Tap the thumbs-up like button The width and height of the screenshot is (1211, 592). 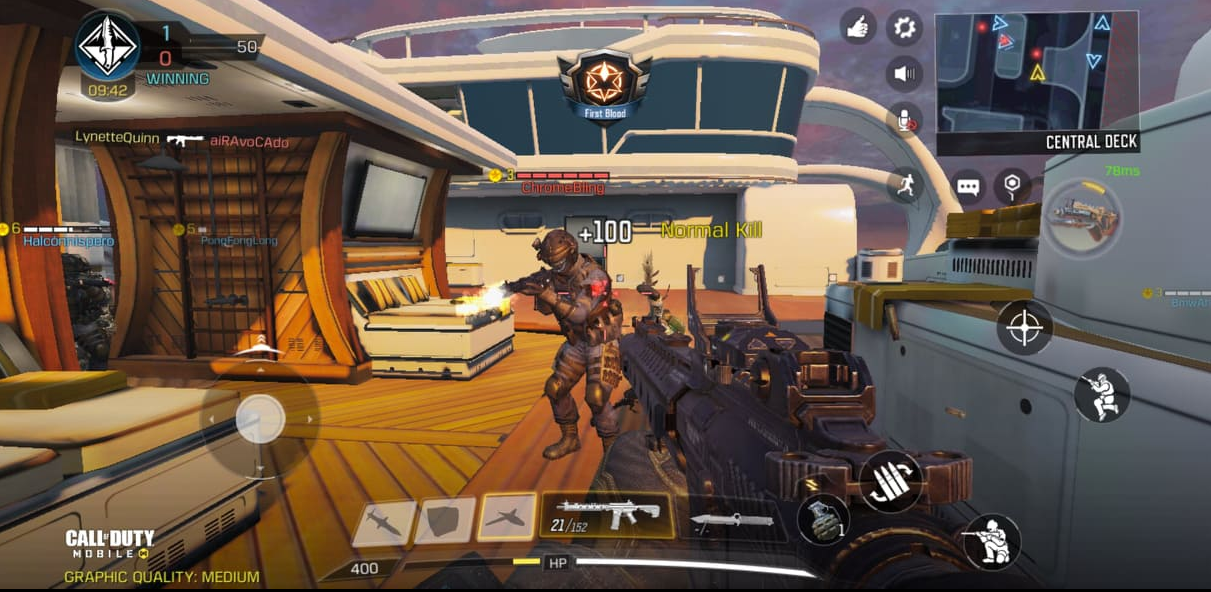[858, 27]
